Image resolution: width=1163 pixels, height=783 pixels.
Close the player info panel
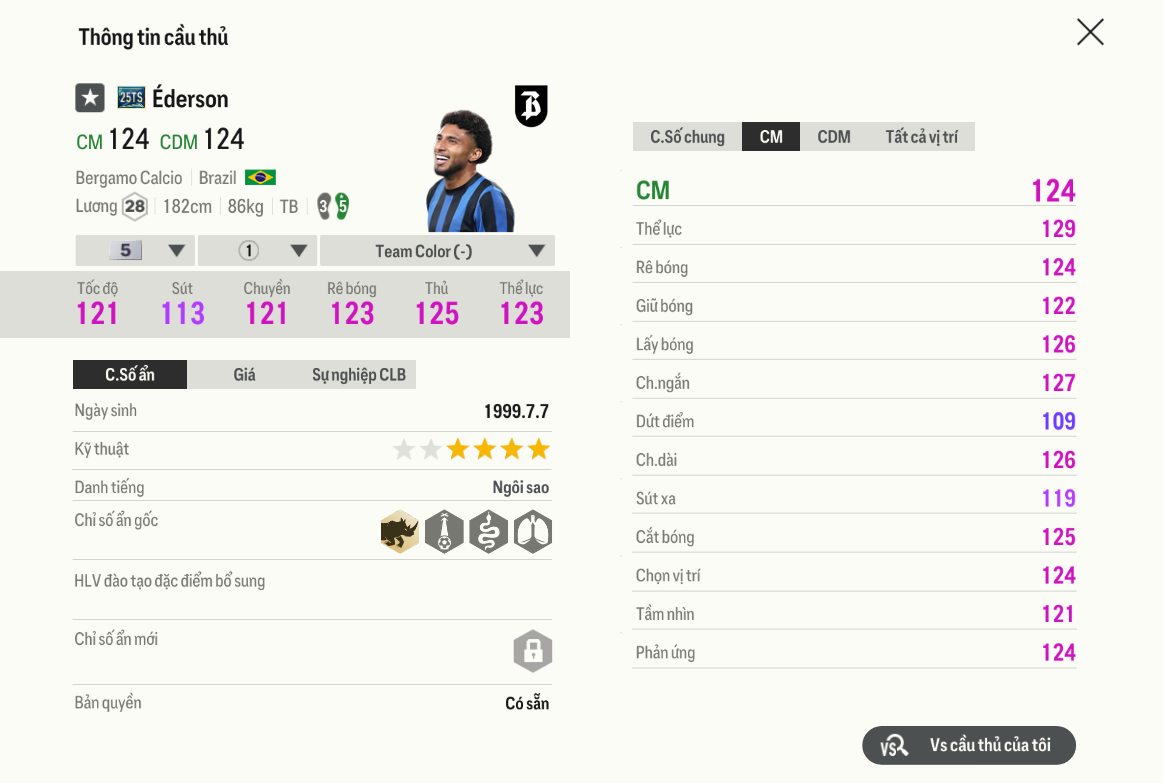point(1090,32)
